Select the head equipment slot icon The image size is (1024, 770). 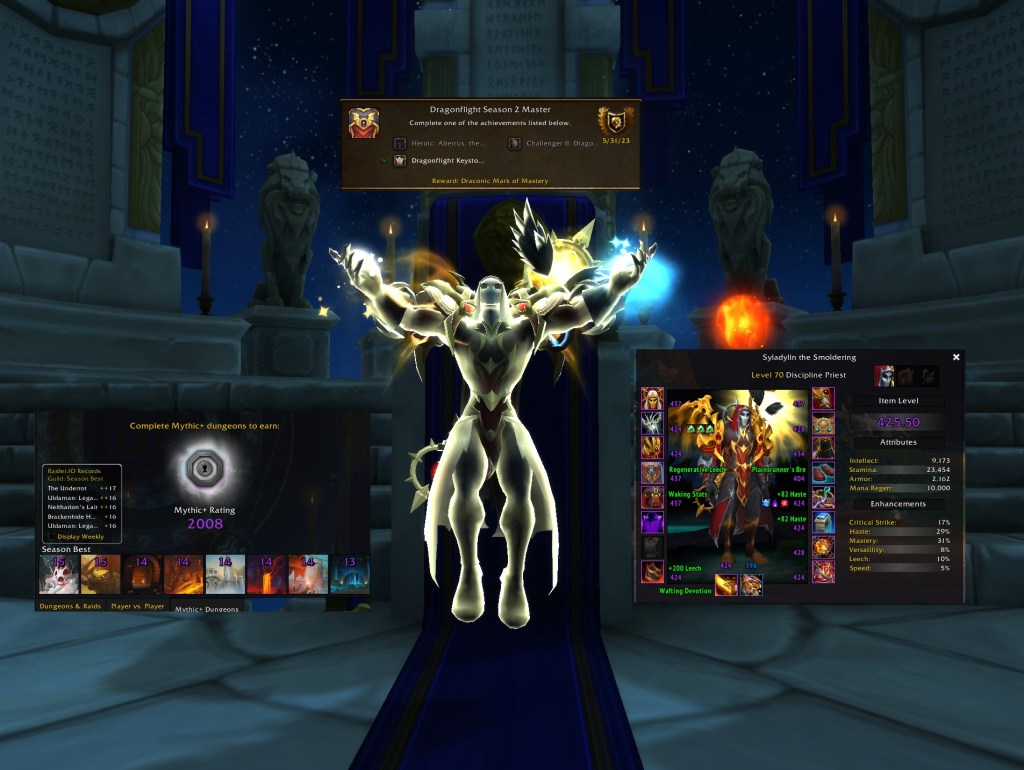652,399
